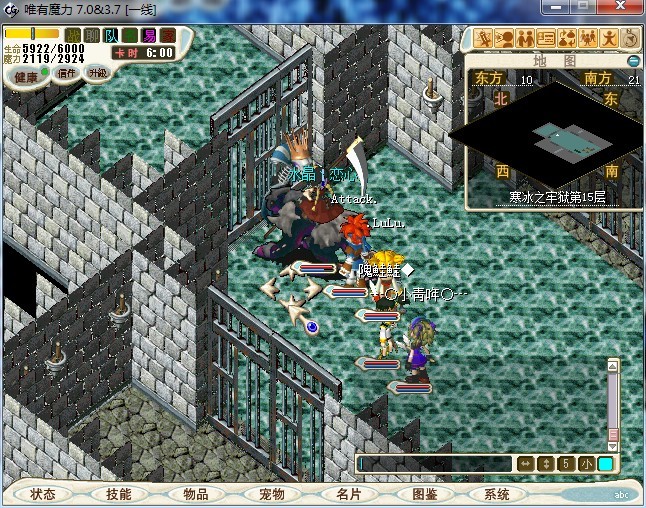Click the chat text input box
This screenshot has height=508, width=646.
[x=435, y=464]
